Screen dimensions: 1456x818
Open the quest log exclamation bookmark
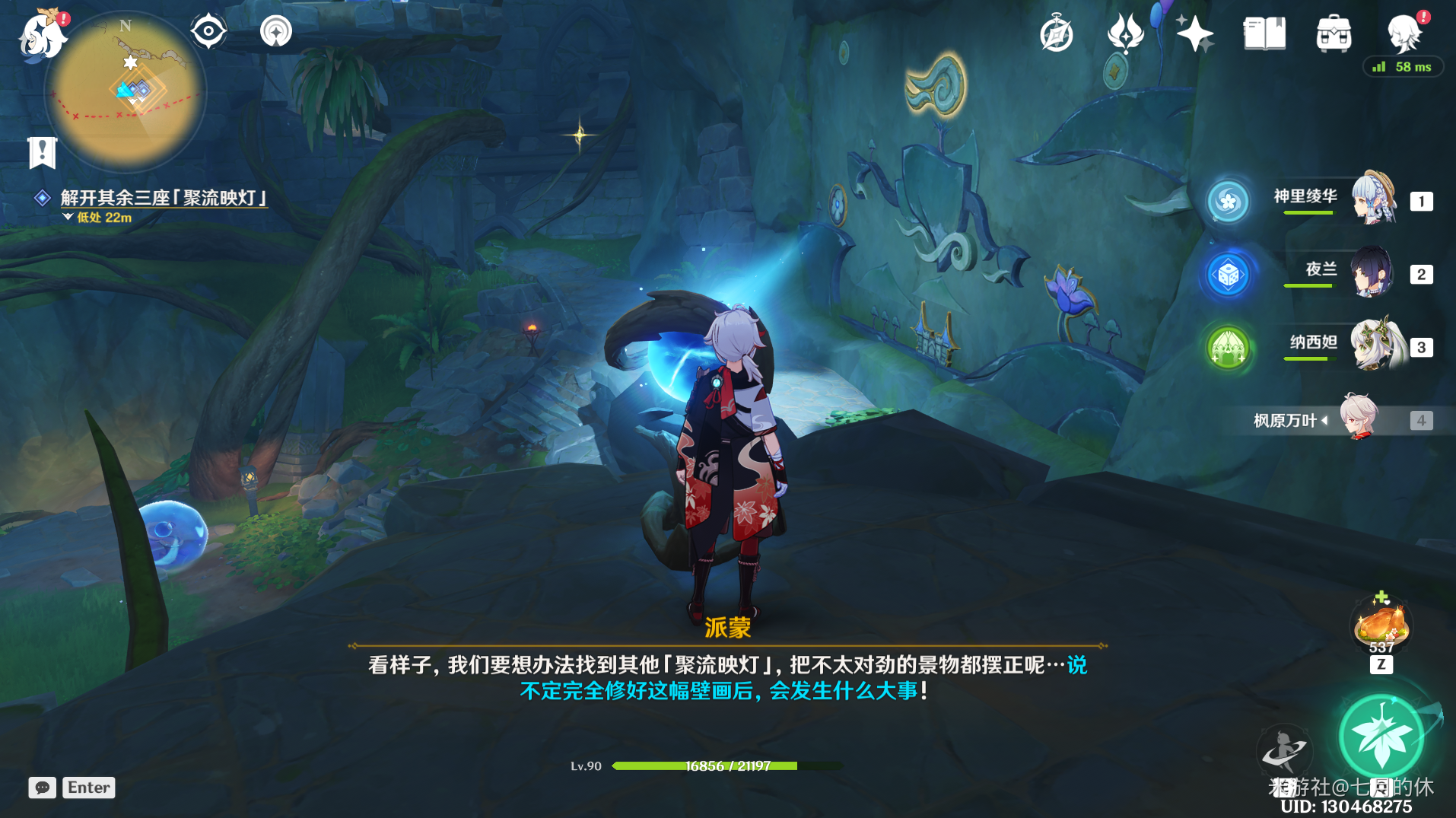pos(43,152)
